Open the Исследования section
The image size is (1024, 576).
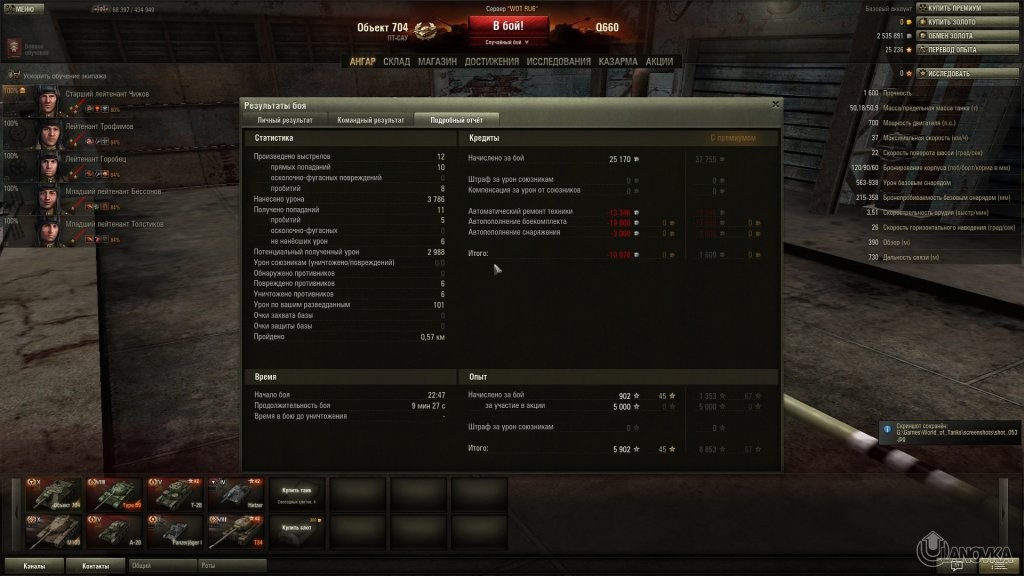(559, 61)
